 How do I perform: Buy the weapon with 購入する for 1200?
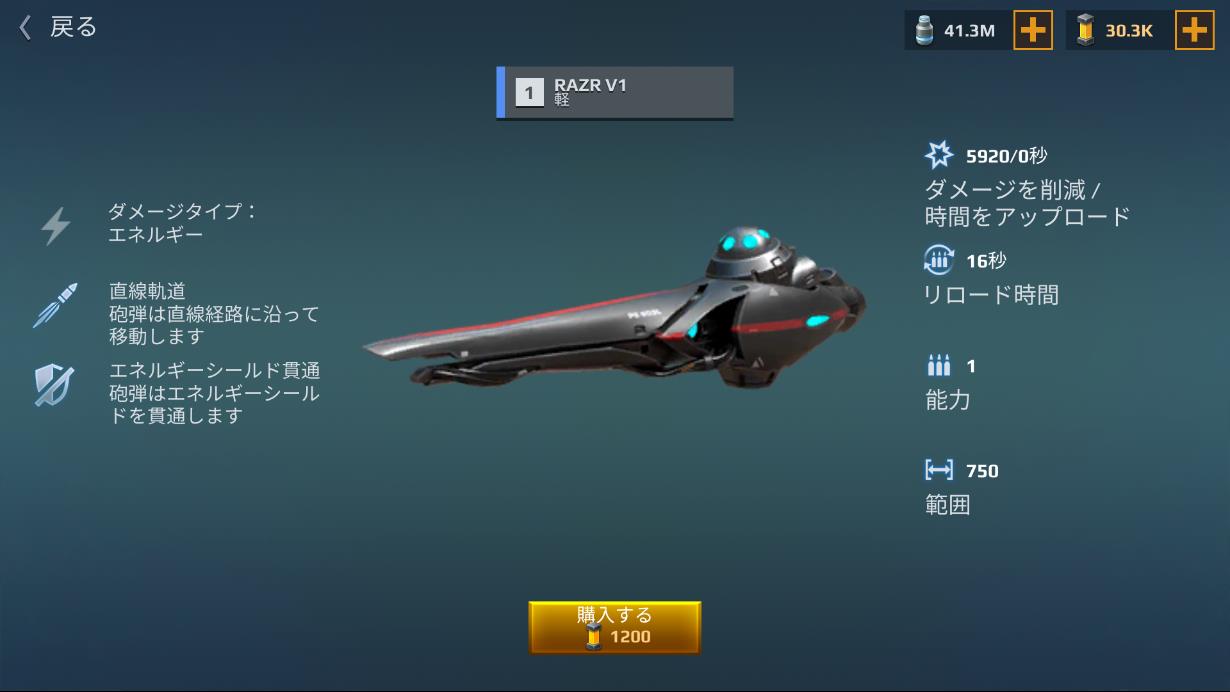pyautogui.click(x=614, y=627)
